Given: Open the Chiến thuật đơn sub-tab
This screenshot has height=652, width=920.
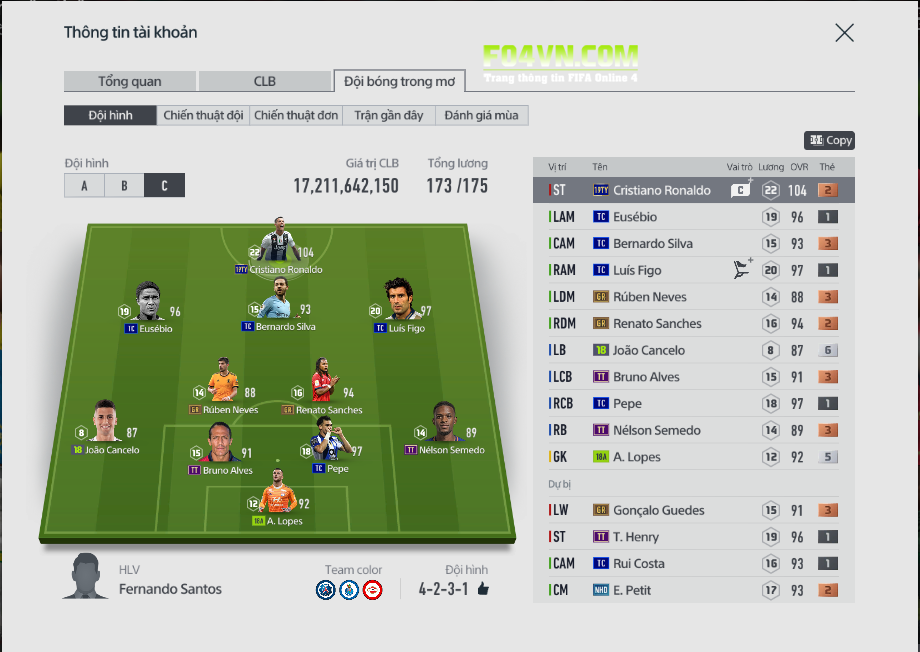Looking at the screenshot, I should [x=296, y=115].
